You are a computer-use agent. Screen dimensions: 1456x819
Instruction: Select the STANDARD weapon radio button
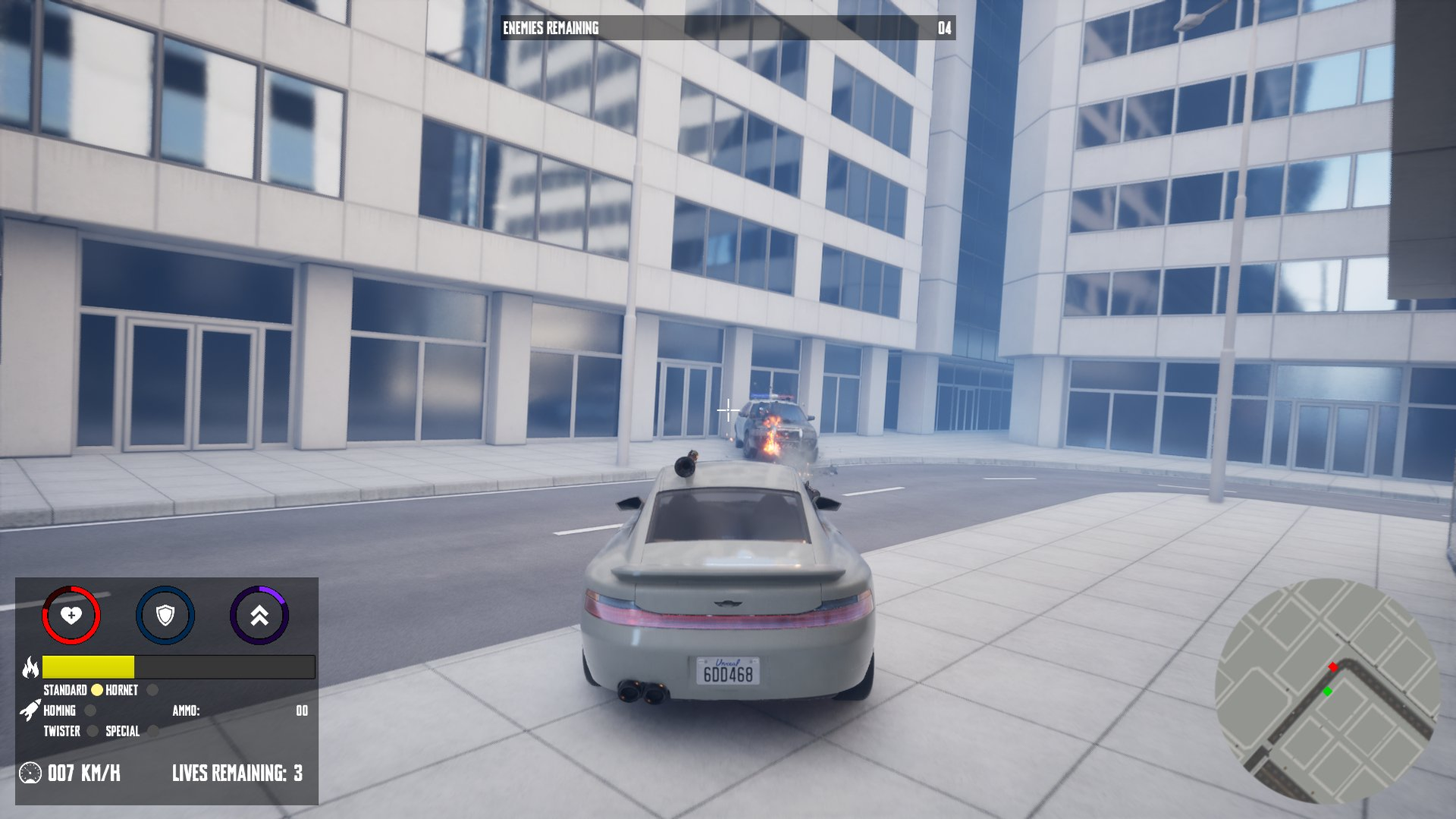(x=97, y=690)
